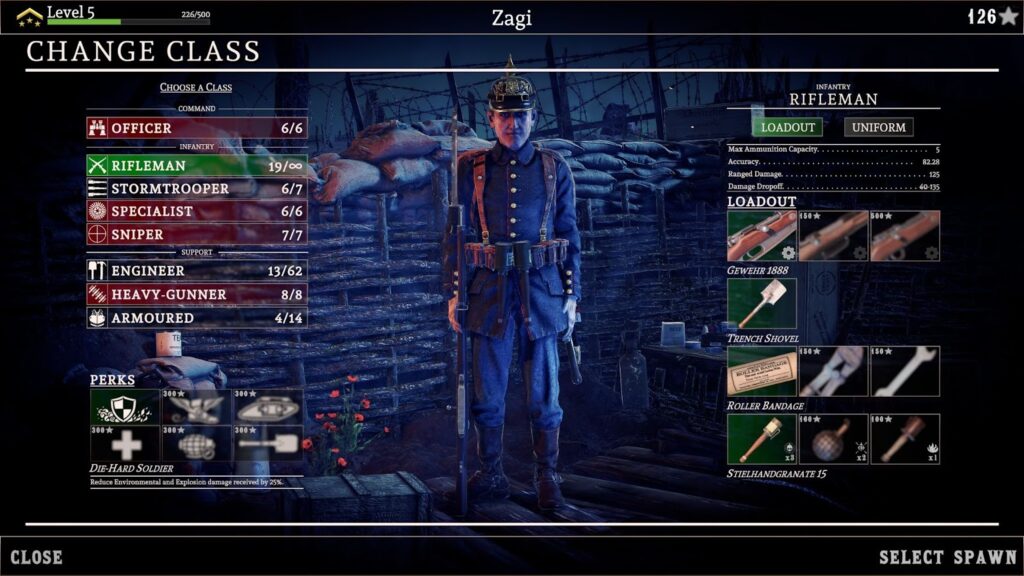The image size is (1024, 576).
Task: Proceed to Select Spawn
Action: [947, 557]
